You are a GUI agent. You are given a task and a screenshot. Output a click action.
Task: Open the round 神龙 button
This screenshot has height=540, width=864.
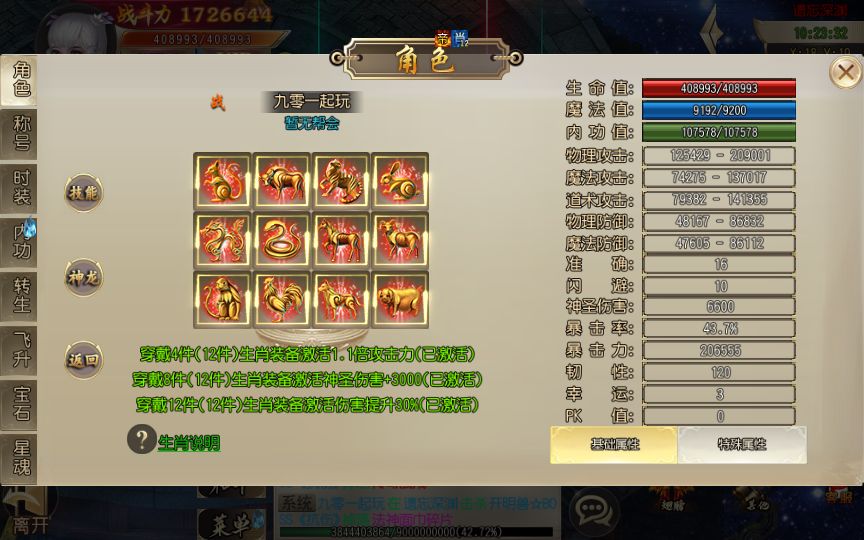84,277
